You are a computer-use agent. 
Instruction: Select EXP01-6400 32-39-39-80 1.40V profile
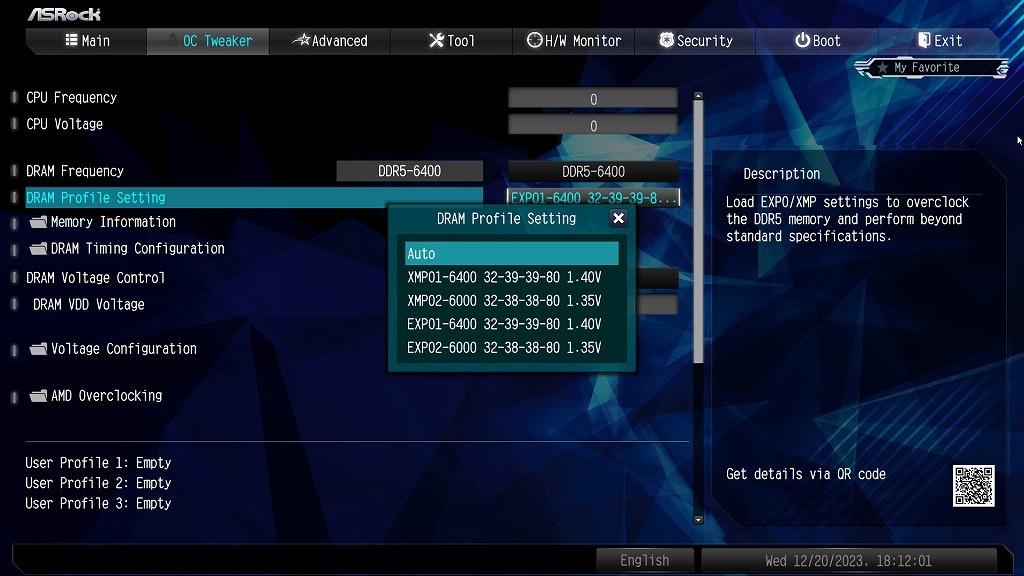pos(504,324)
